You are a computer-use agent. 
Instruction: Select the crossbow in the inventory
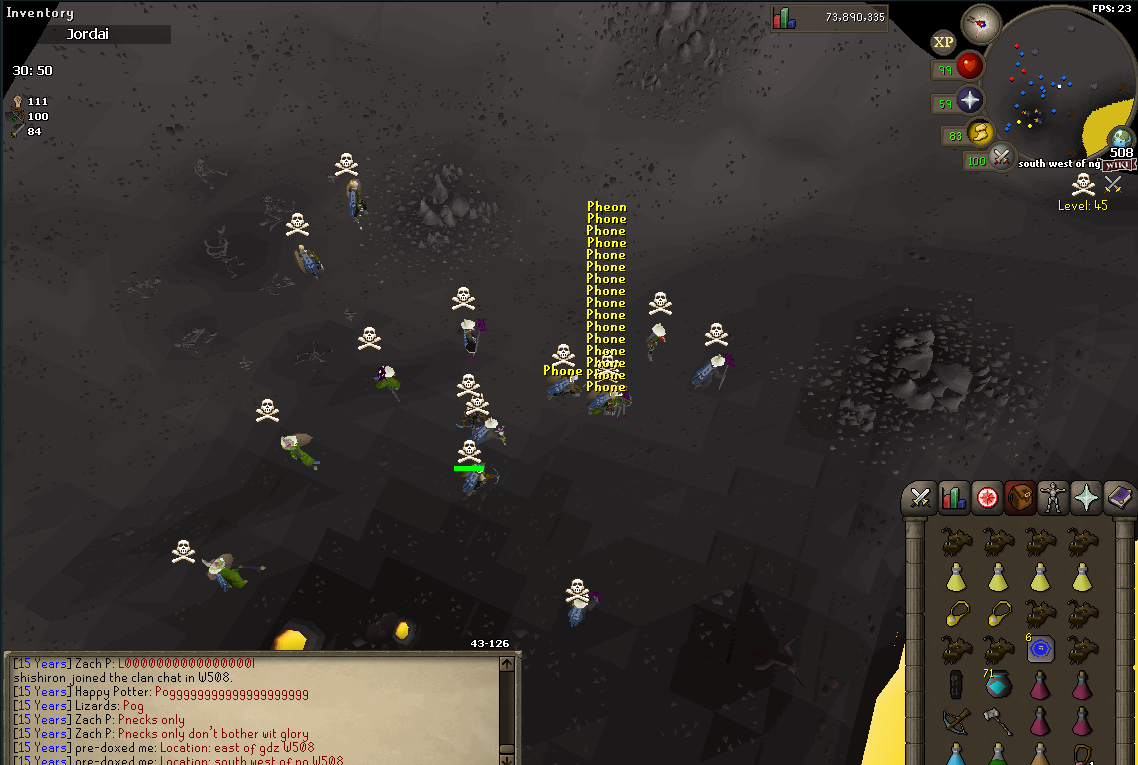[955, 719]
